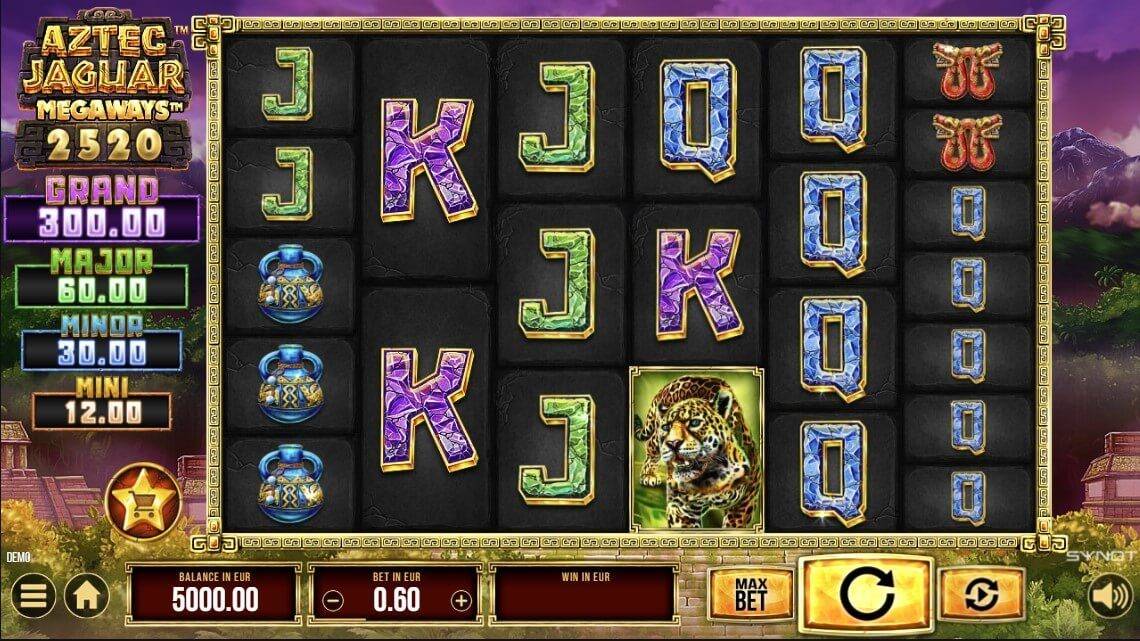This screenshot has width=1140, height=641.
Task: Toggle the sound speaker icon
Action: (1108, 596)
